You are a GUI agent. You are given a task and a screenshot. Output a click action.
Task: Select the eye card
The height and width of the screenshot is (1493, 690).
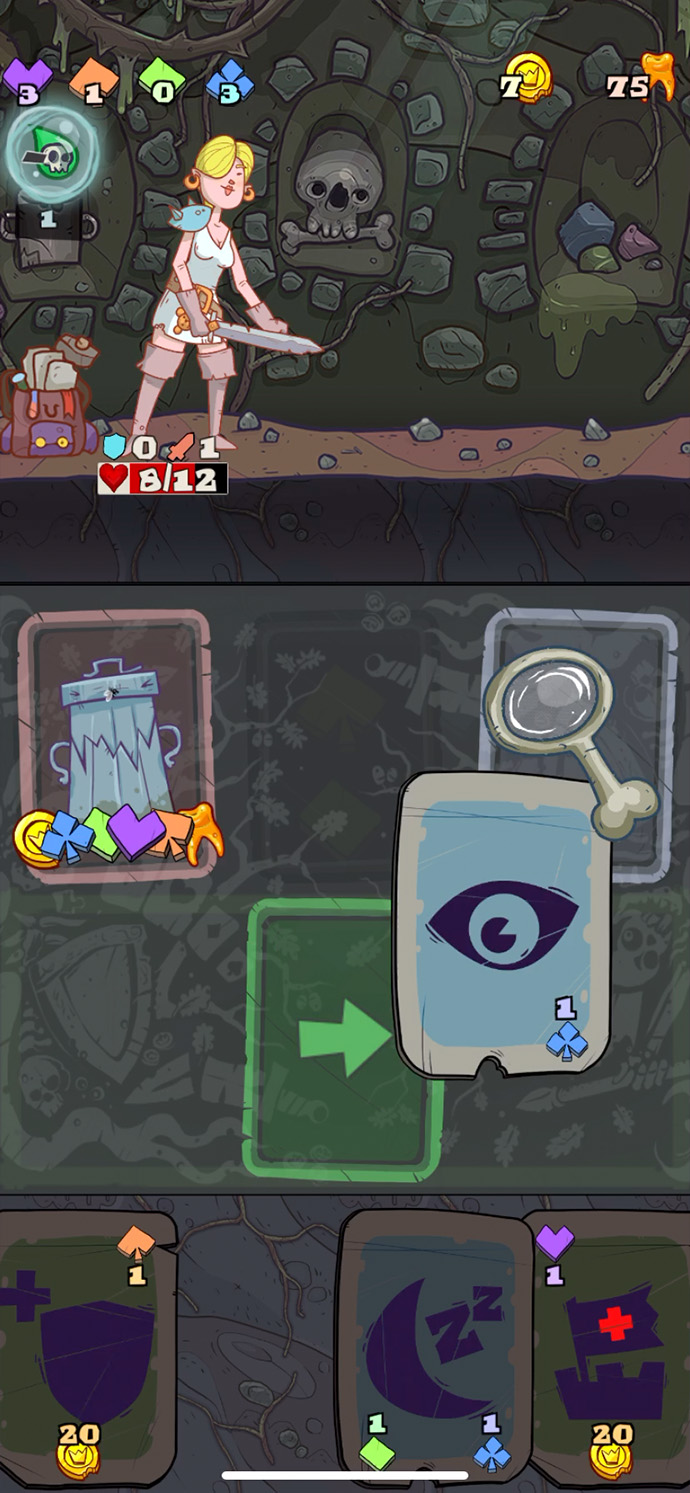click(502, 923)
